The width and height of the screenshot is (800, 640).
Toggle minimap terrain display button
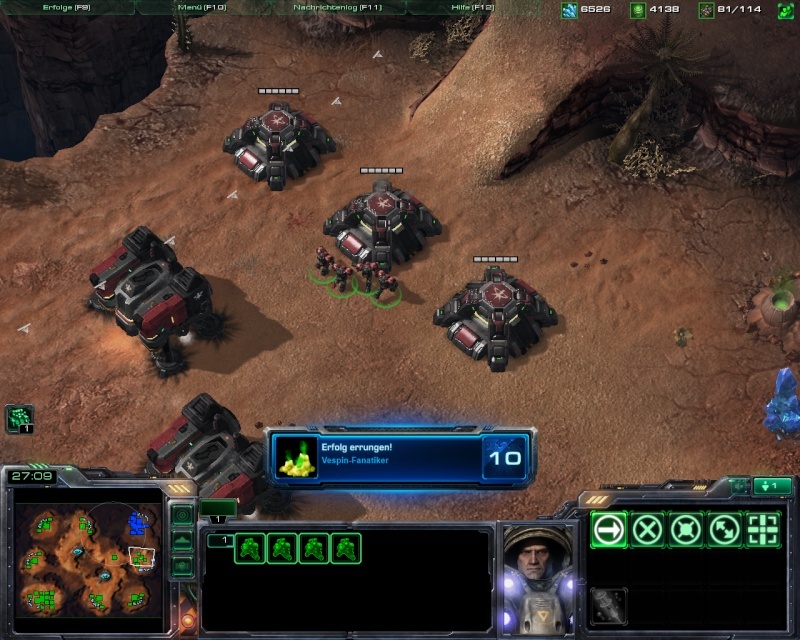coord(182,540)
